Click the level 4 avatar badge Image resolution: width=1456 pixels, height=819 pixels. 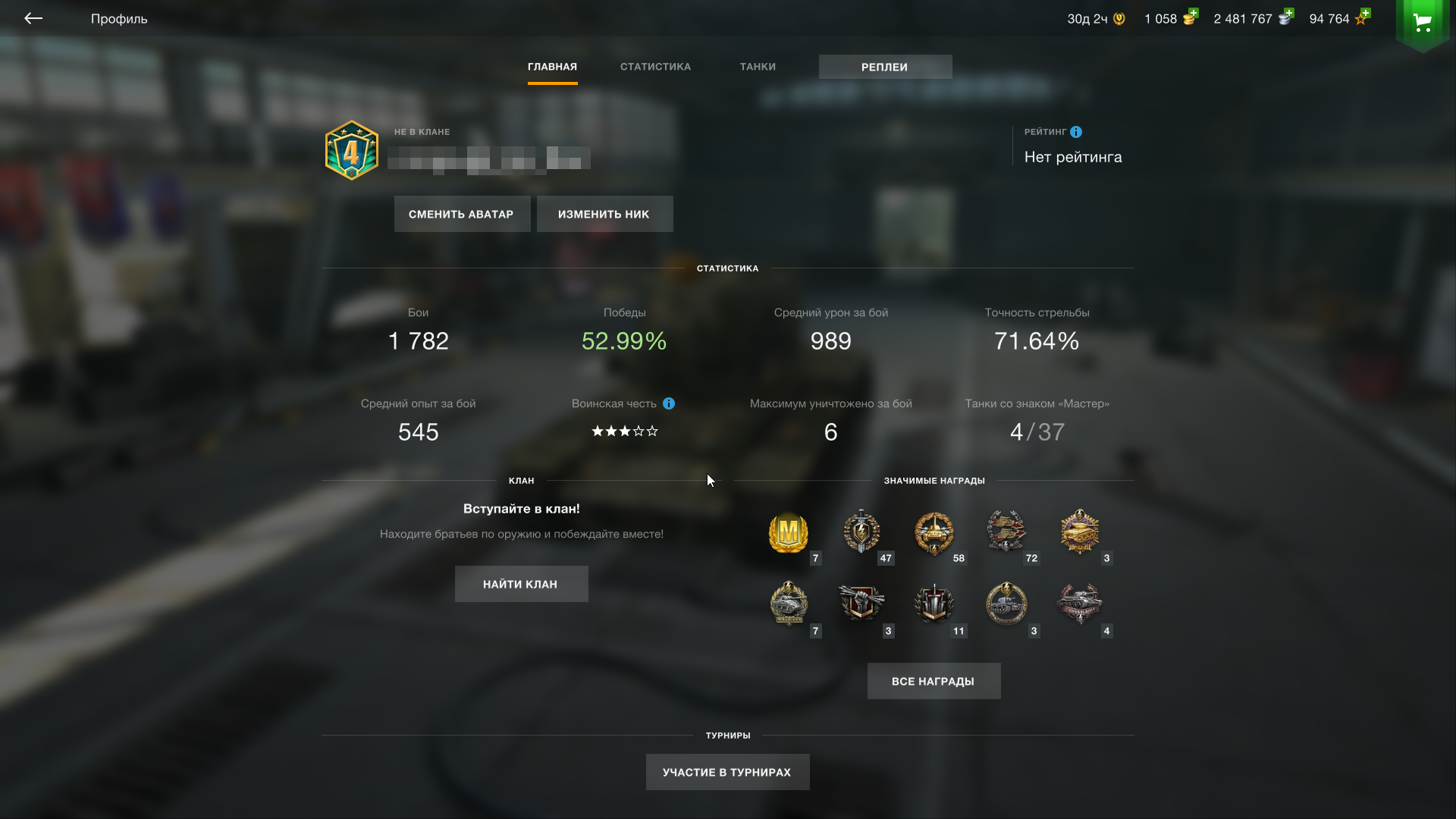click(350, 149)
